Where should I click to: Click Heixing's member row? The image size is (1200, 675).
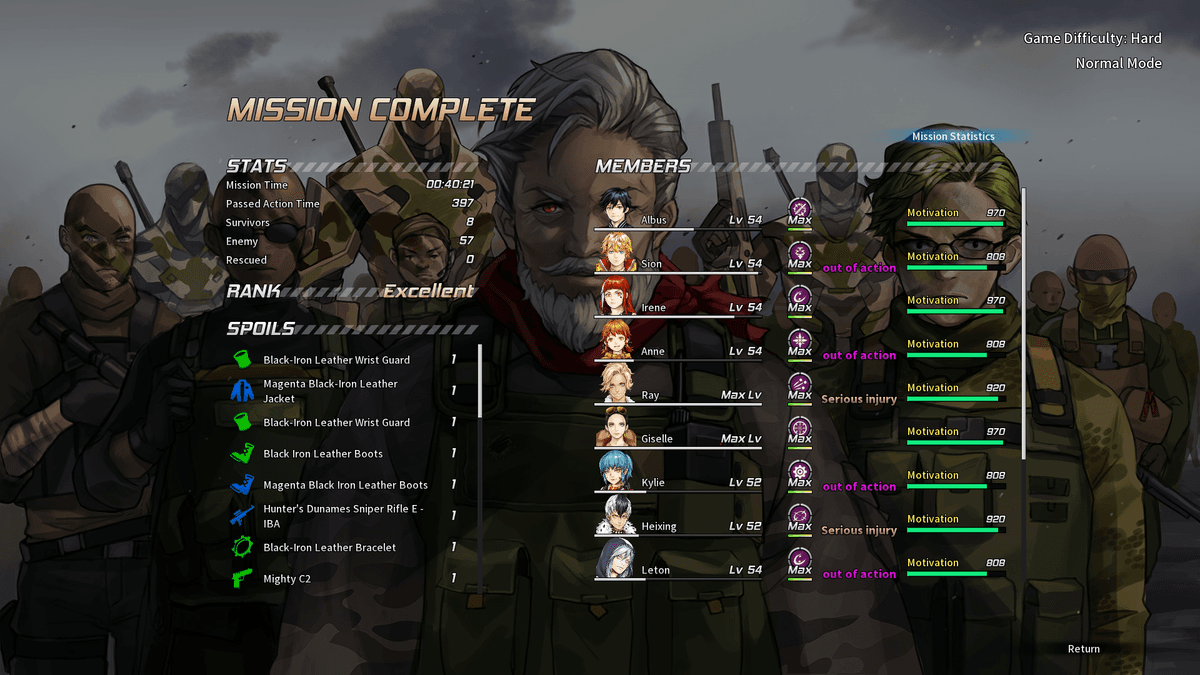pyautogui.click(x=679, y=527)
